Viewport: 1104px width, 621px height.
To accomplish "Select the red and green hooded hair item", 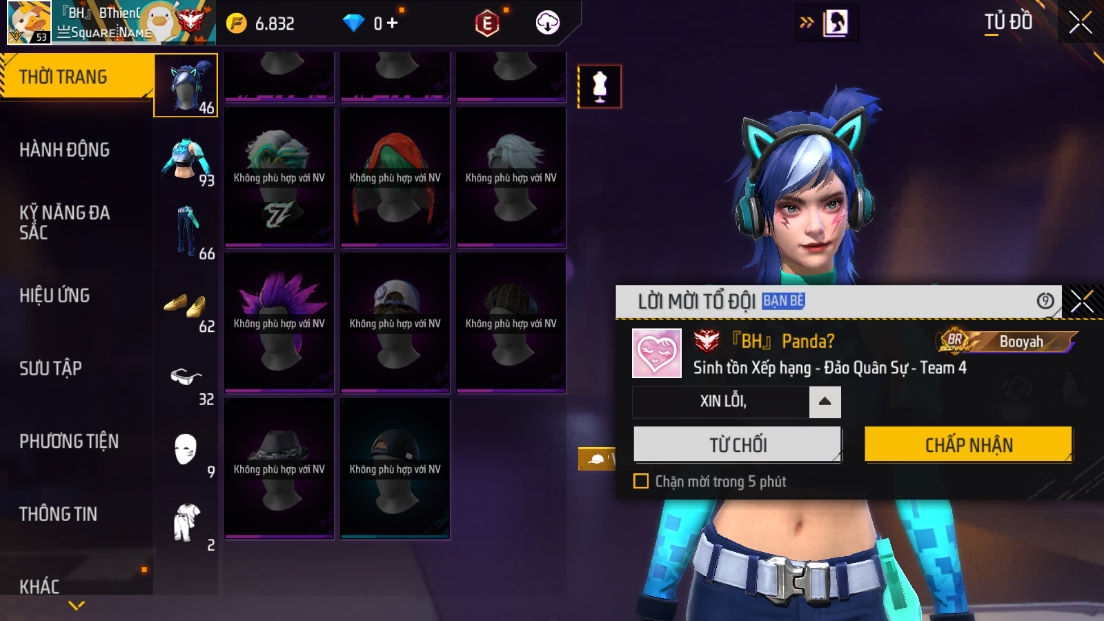I will (x=395, y=176).
